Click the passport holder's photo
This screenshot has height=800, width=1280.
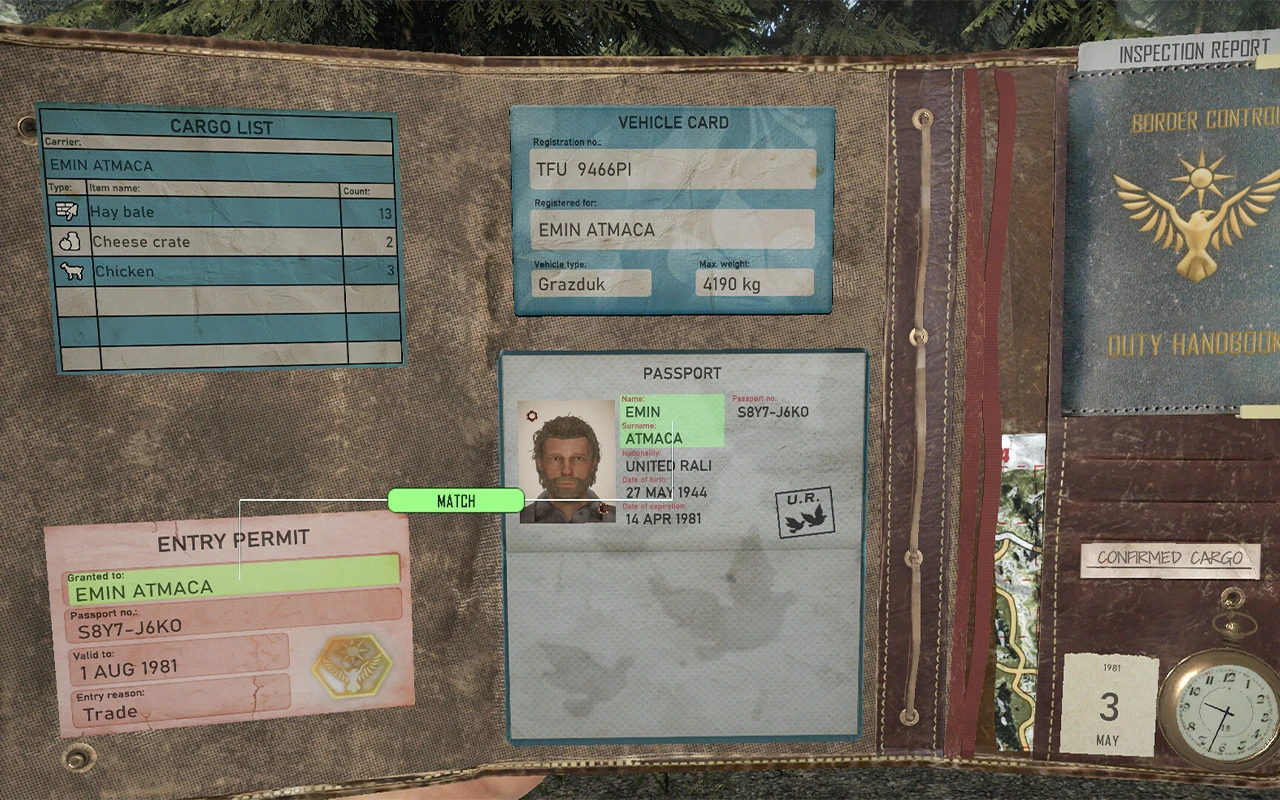click(x=566, y=460)
